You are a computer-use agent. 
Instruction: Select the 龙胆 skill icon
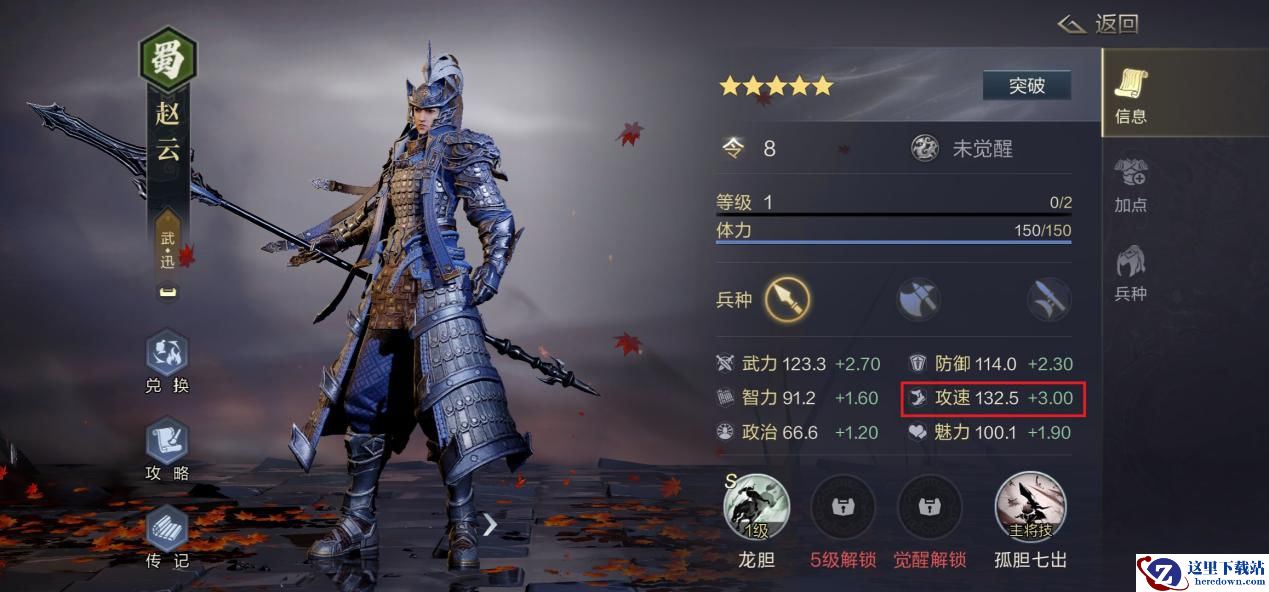(756, 507)
